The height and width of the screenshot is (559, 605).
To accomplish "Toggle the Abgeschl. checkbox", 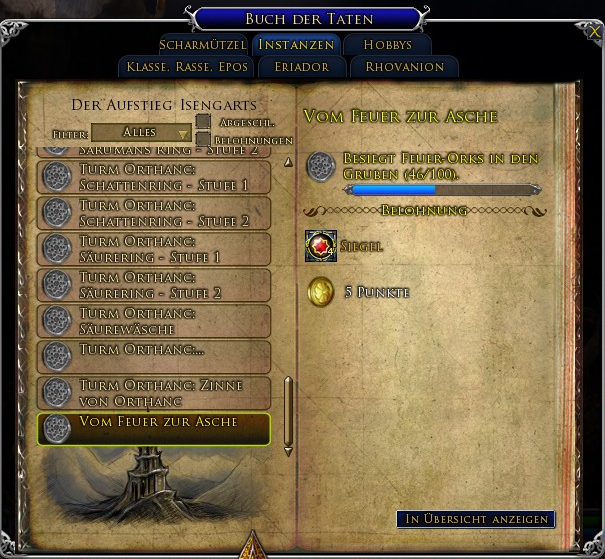I will click(x=203, y=122).
